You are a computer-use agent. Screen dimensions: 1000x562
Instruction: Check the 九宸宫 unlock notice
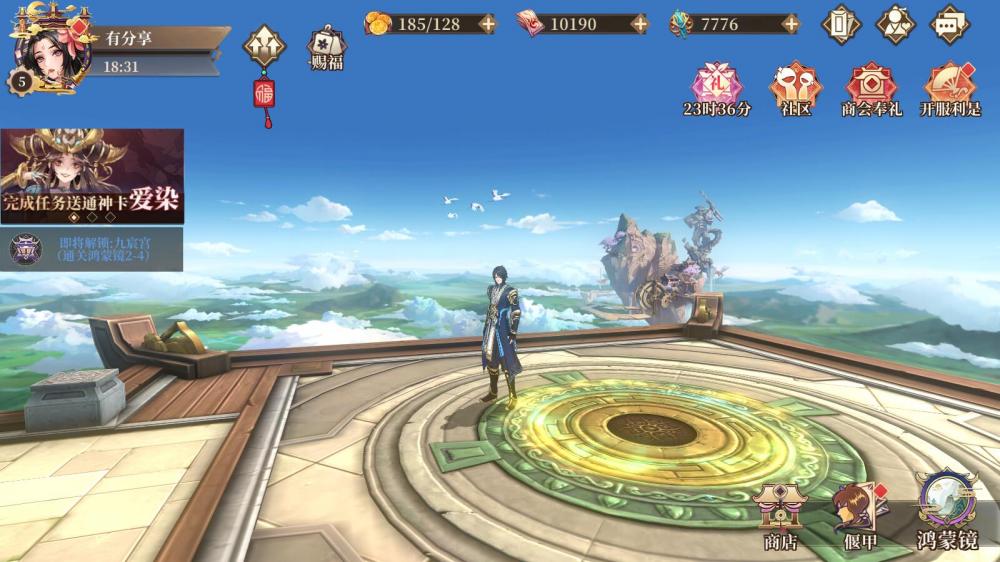click(92, 248)
